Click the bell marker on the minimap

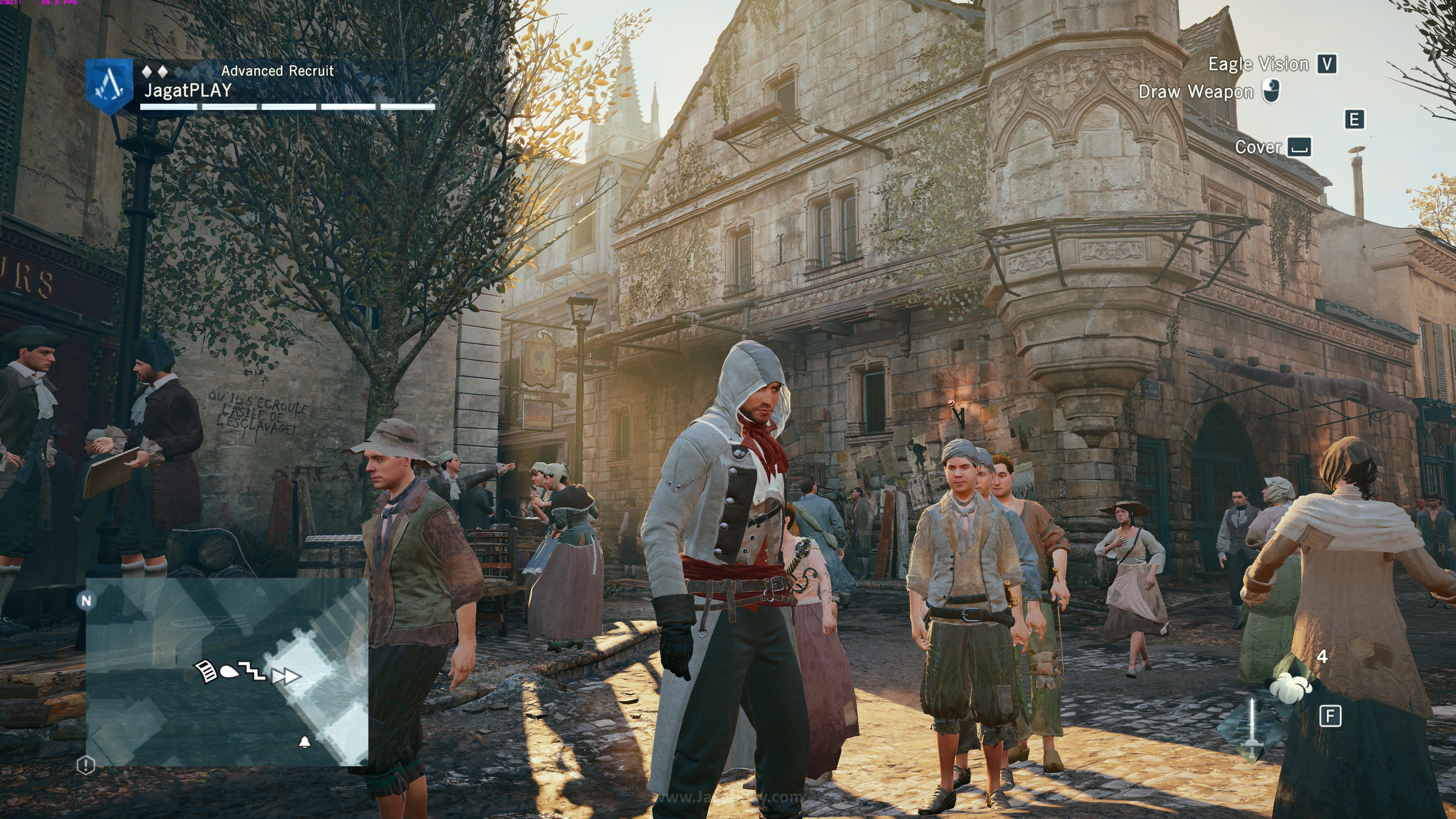tap(304, 742)
